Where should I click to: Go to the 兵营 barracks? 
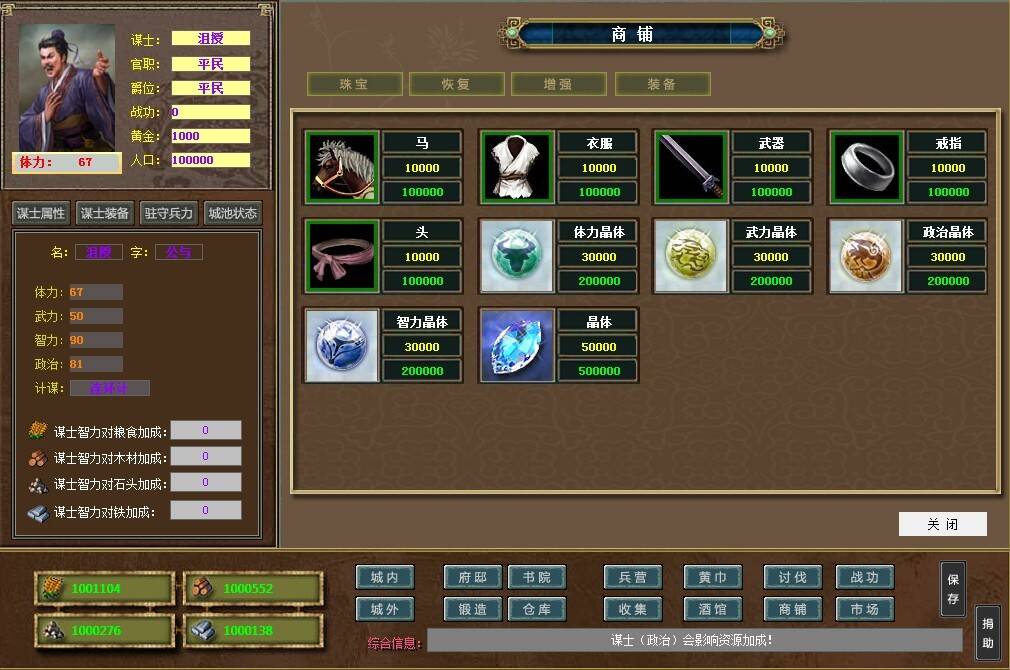point(633,577)
